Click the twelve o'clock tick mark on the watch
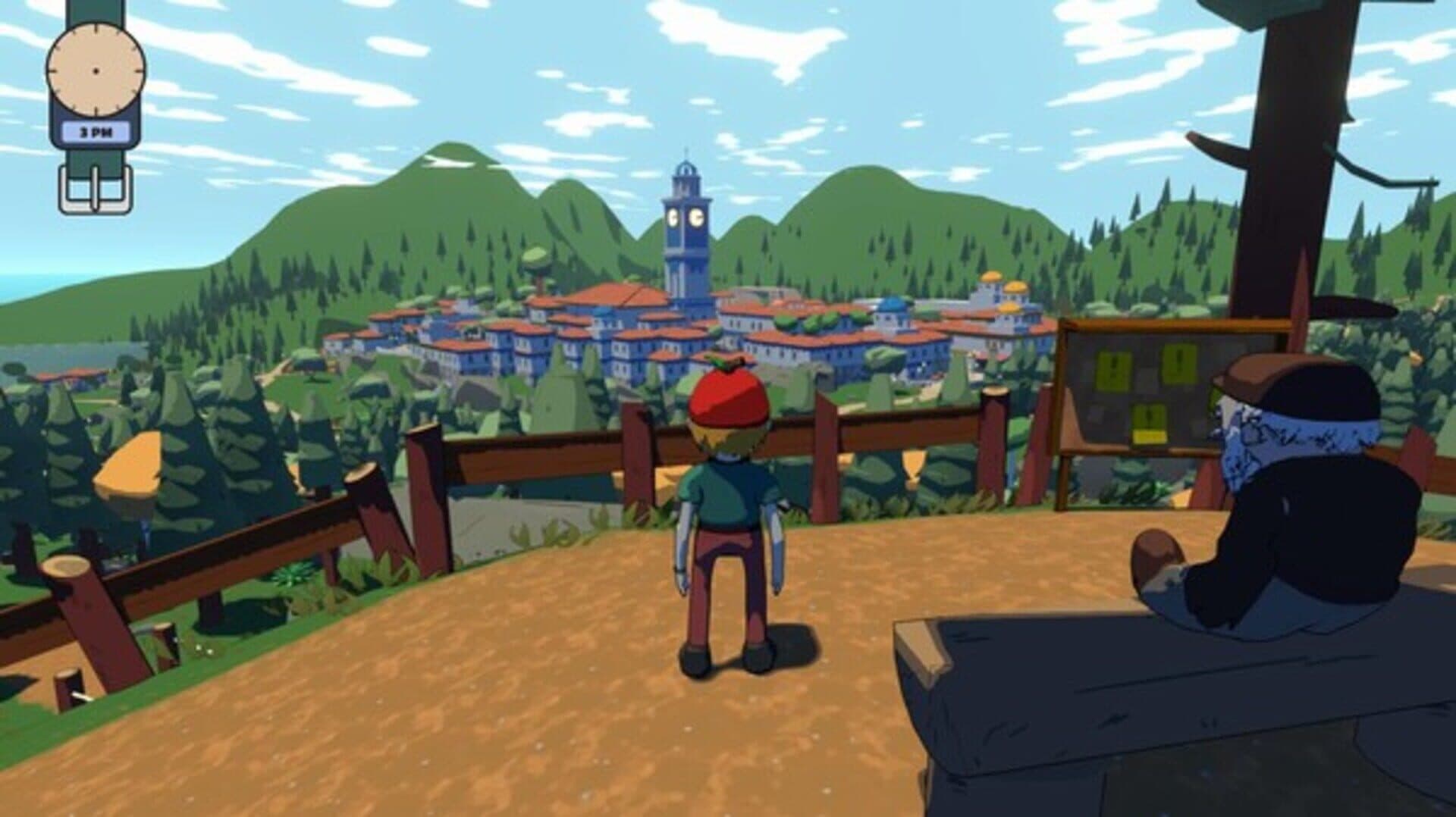The width and height of the screenshot is (1456, 817). pyautogui.click(x=95, y=29)
